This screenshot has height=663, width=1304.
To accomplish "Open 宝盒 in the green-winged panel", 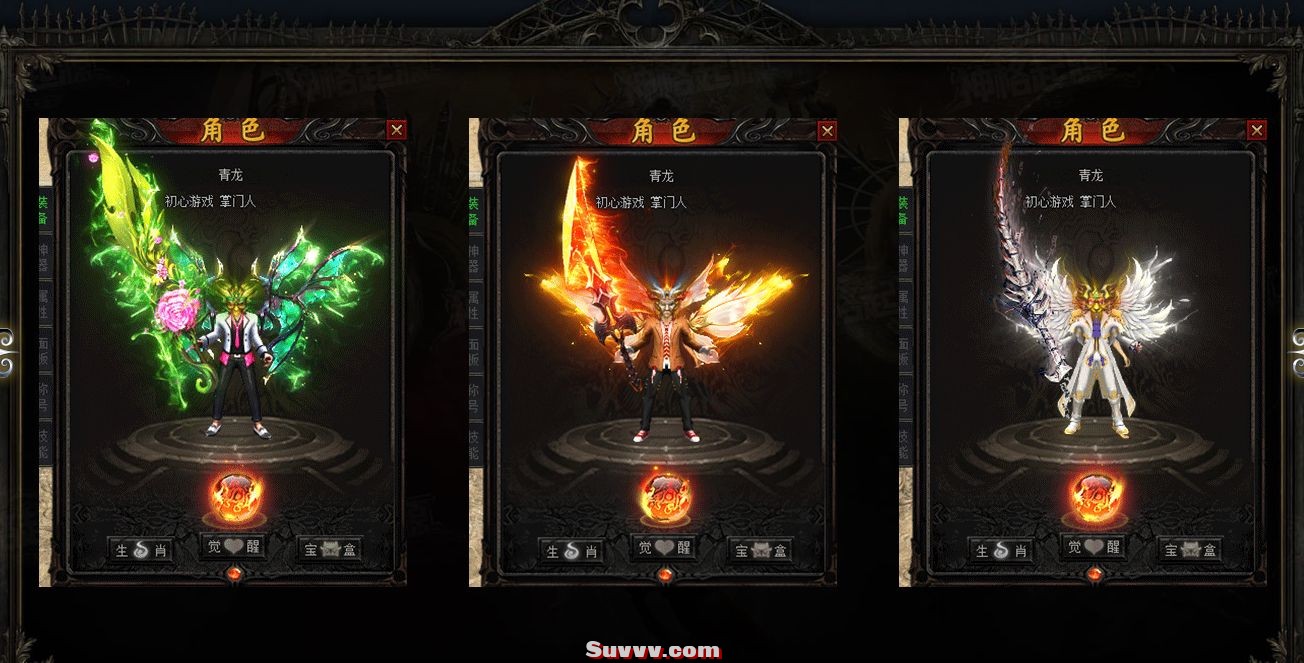I will [329, 550].
